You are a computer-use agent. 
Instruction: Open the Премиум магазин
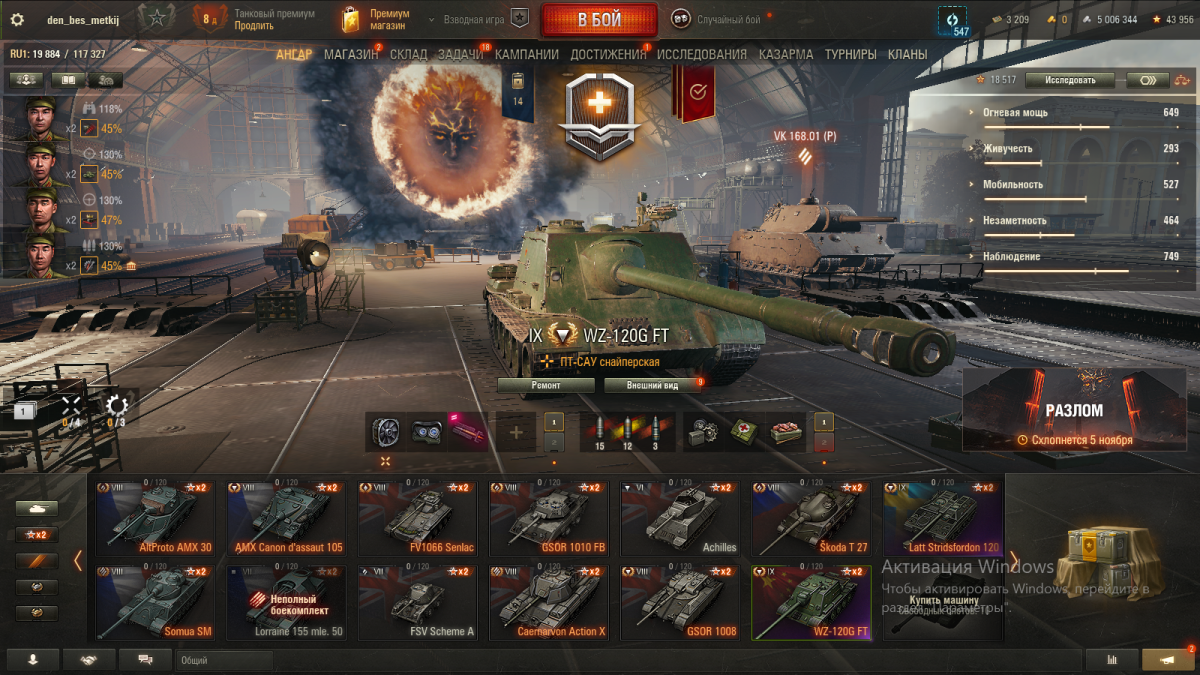coord(376,20)
